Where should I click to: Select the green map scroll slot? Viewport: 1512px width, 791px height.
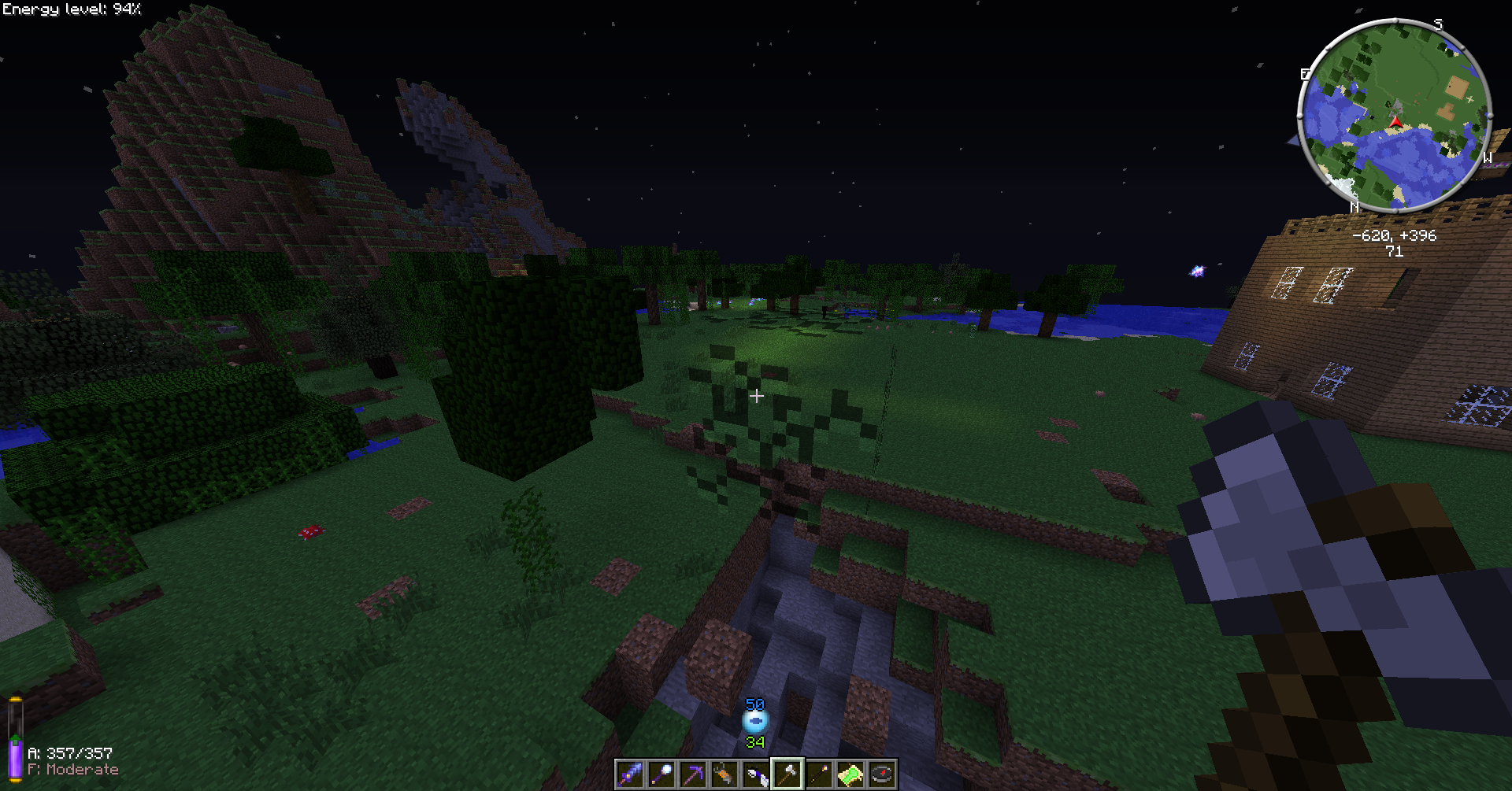point(850,774)
